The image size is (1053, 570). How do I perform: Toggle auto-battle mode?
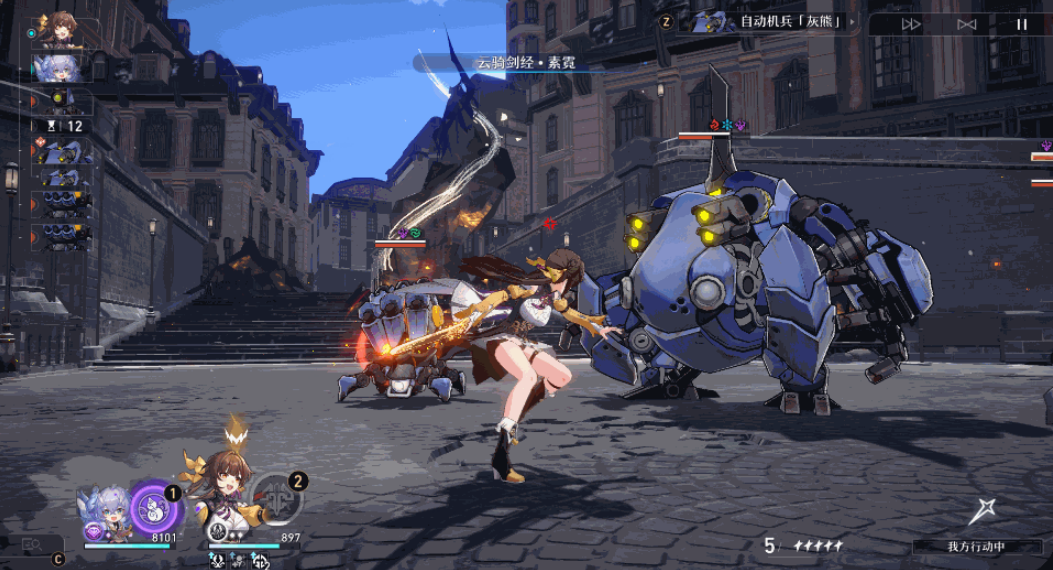(966, 24)
